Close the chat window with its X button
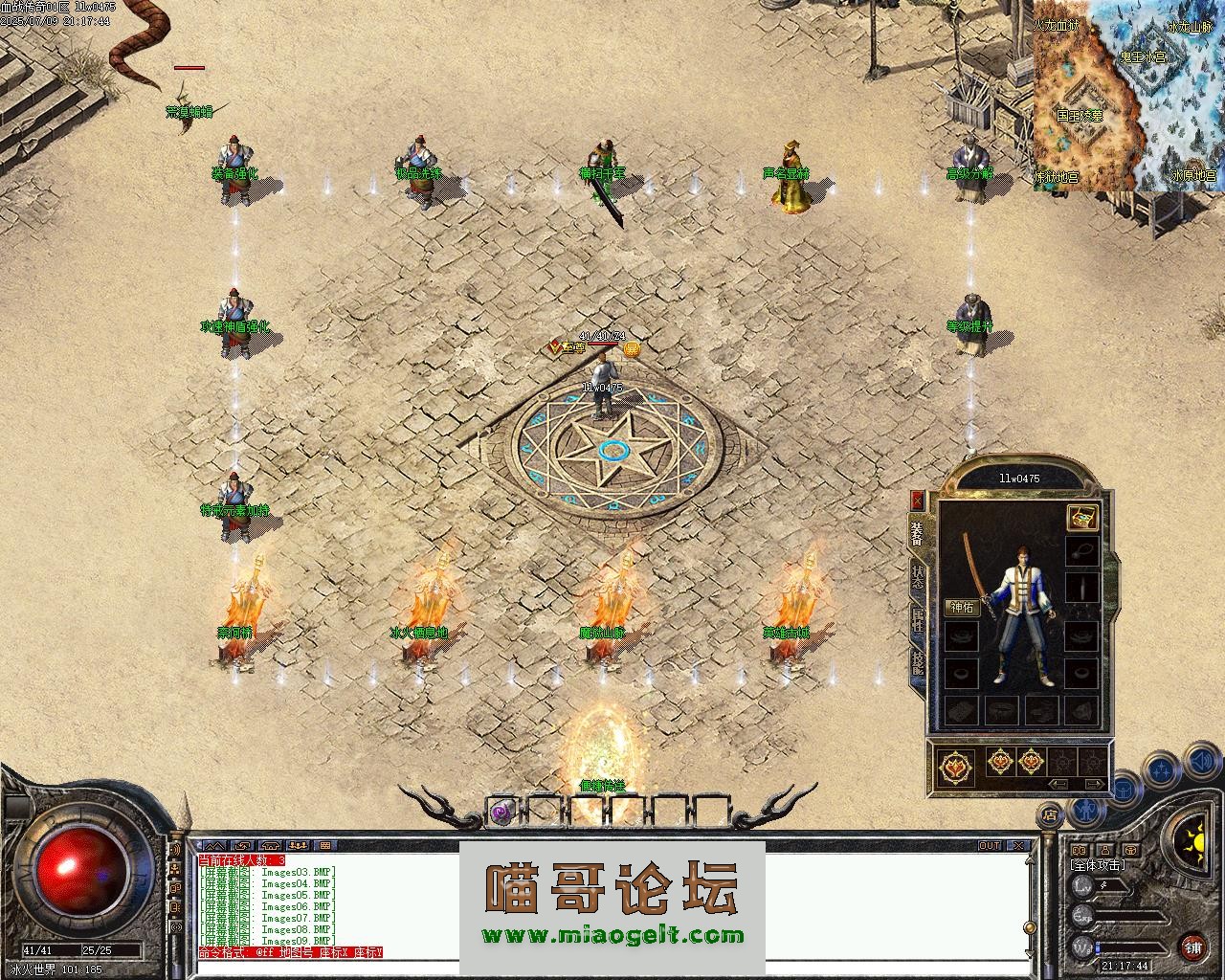 [1019, 846]
